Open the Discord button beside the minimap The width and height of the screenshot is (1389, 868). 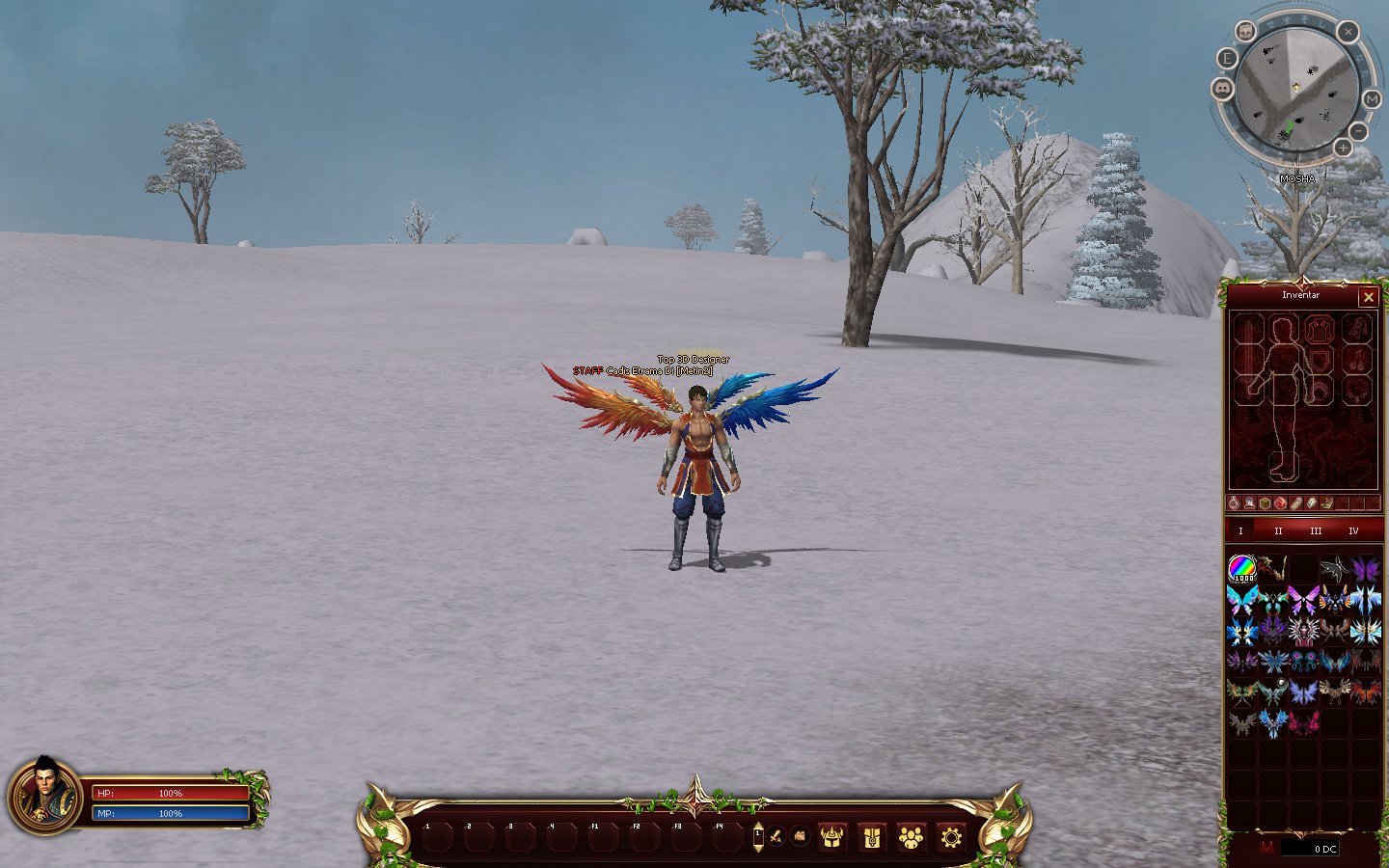(x=1223, y=89)
